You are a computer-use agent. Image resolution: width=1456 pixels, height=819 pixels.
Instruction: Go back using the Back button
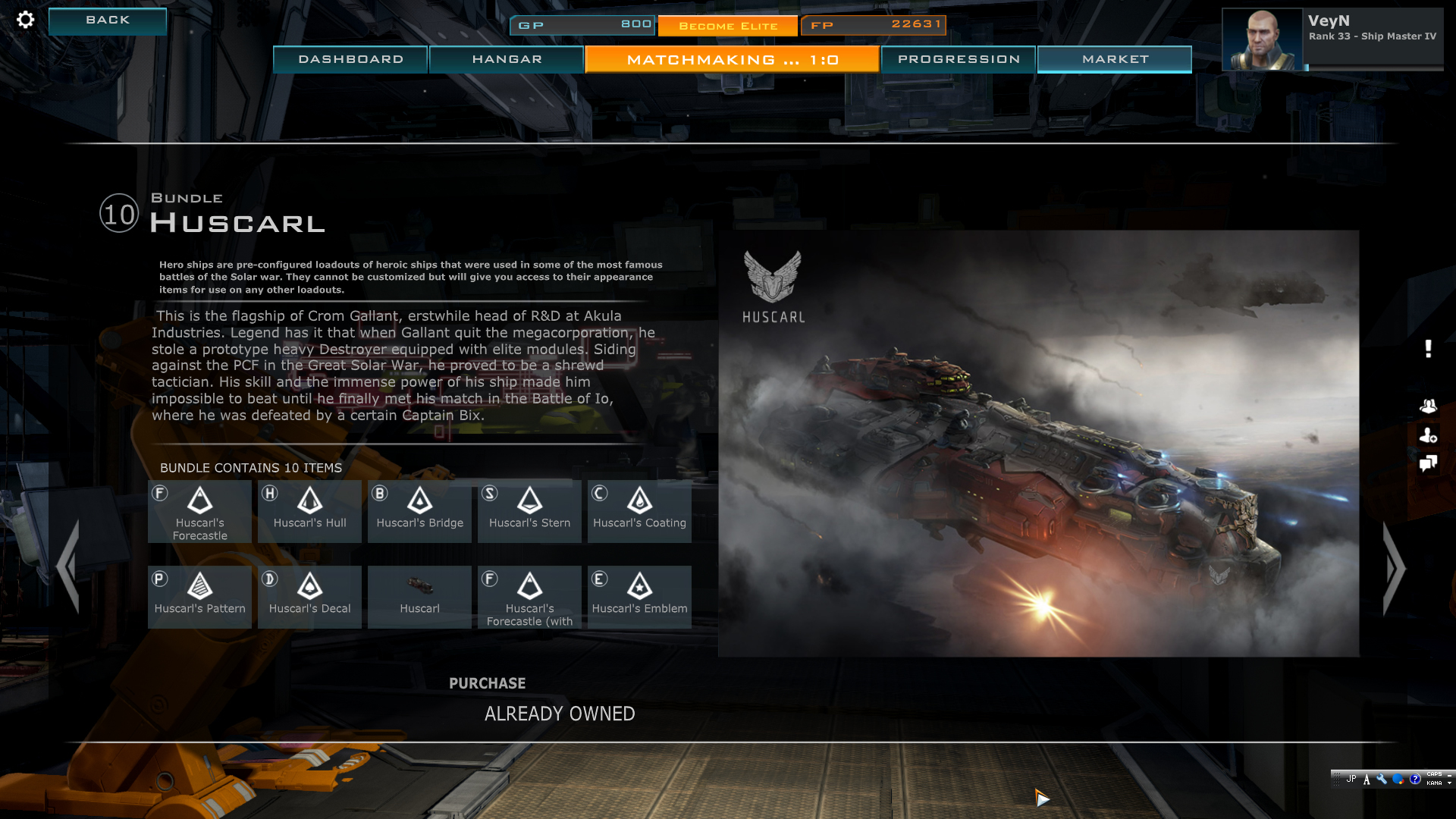(108, 20)
